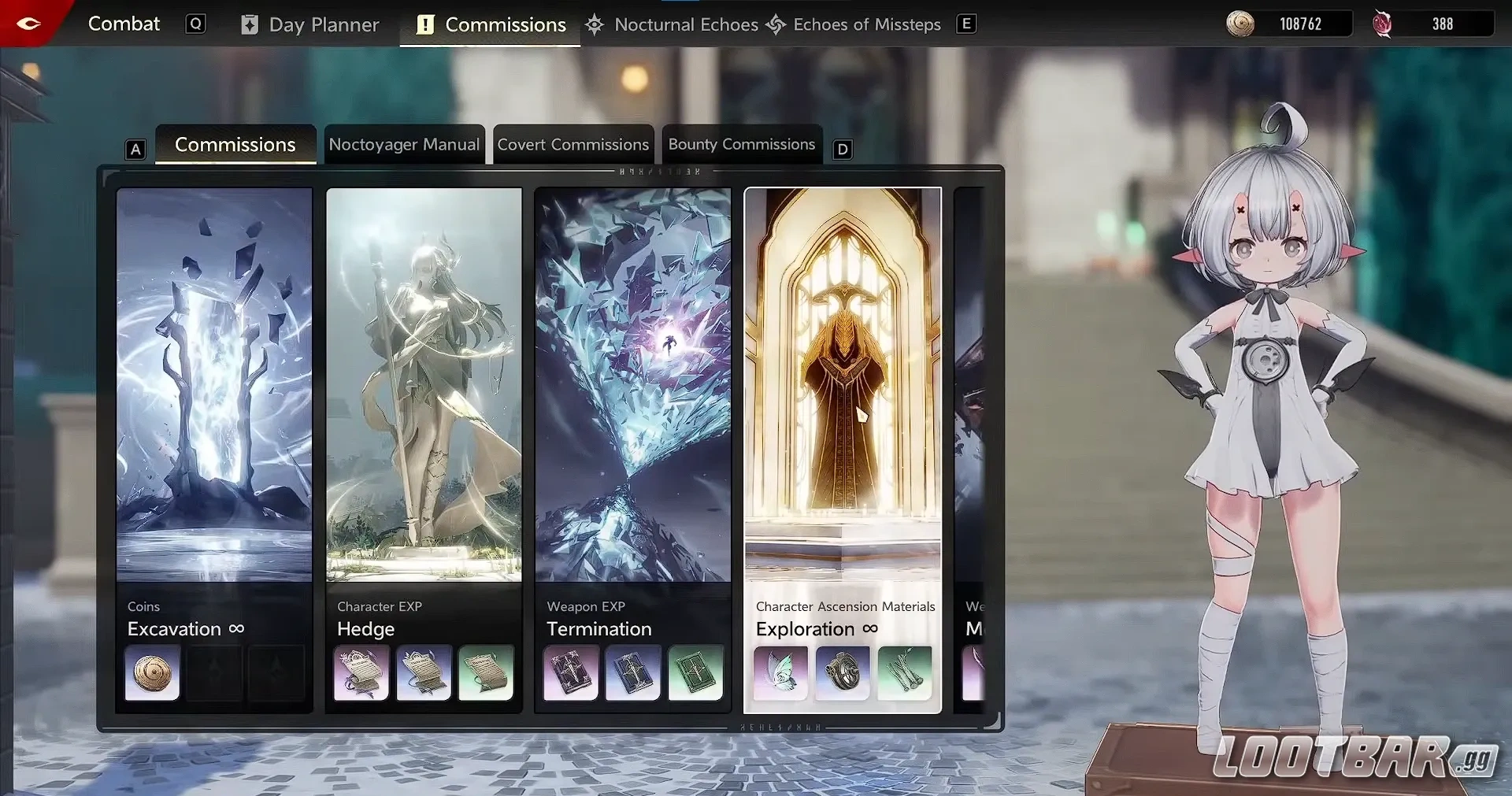Click the game logo in the top-left corner
This screenshot has width=1512, height=796.
pos(29,24)
